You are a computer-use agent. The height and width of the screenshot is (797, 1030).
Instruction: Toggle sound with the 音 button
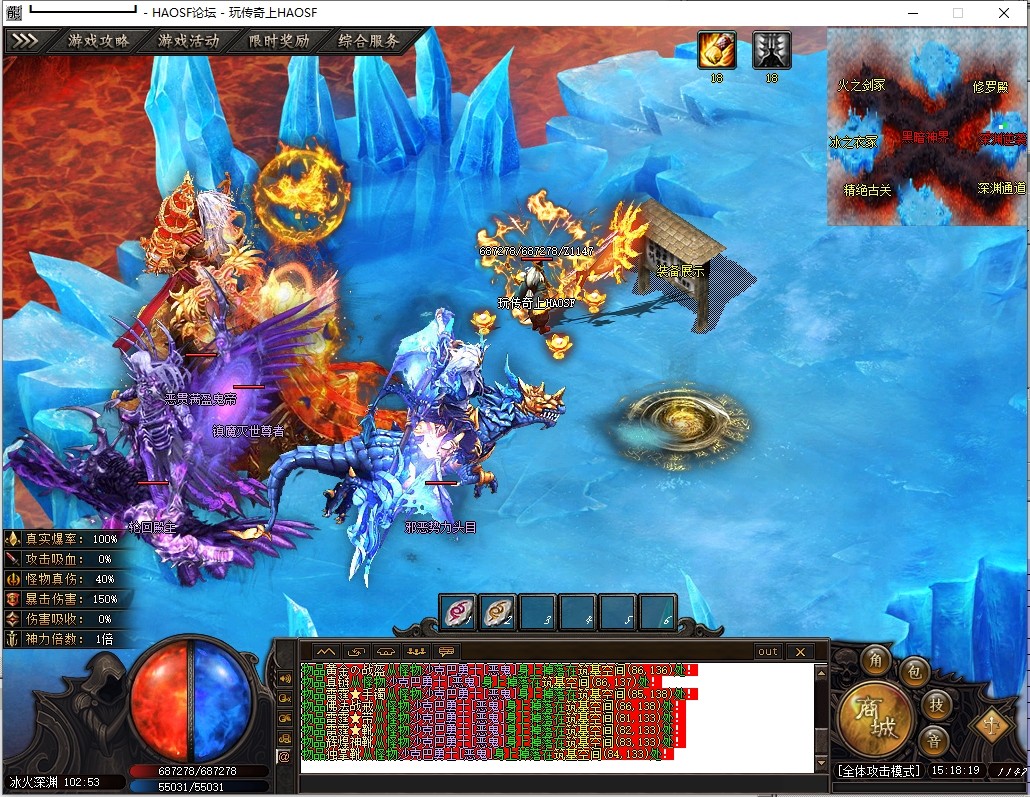(x=934, y=740)
